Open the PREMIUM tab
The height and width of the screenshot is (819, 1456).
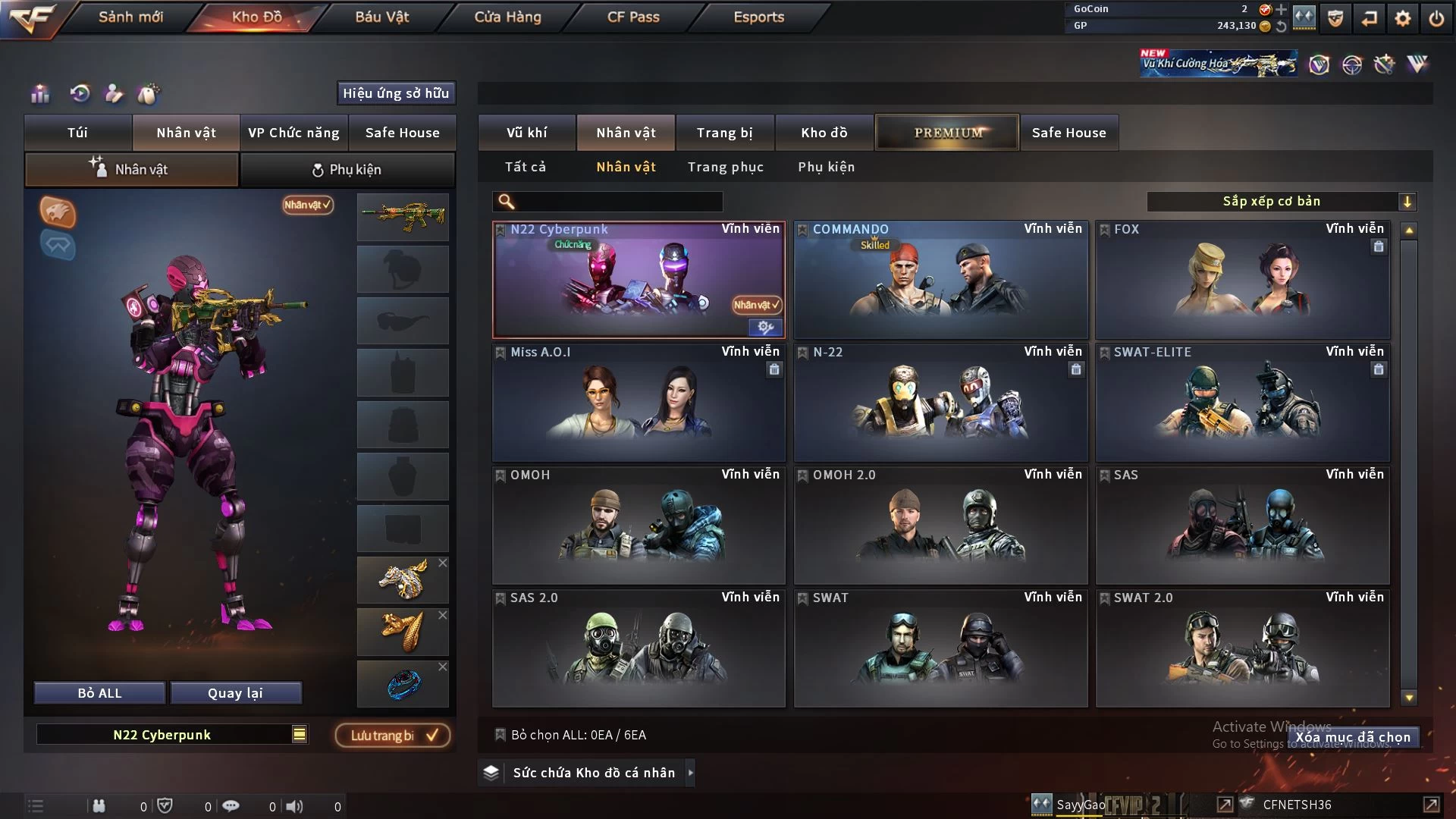click(x=948, y=133)
